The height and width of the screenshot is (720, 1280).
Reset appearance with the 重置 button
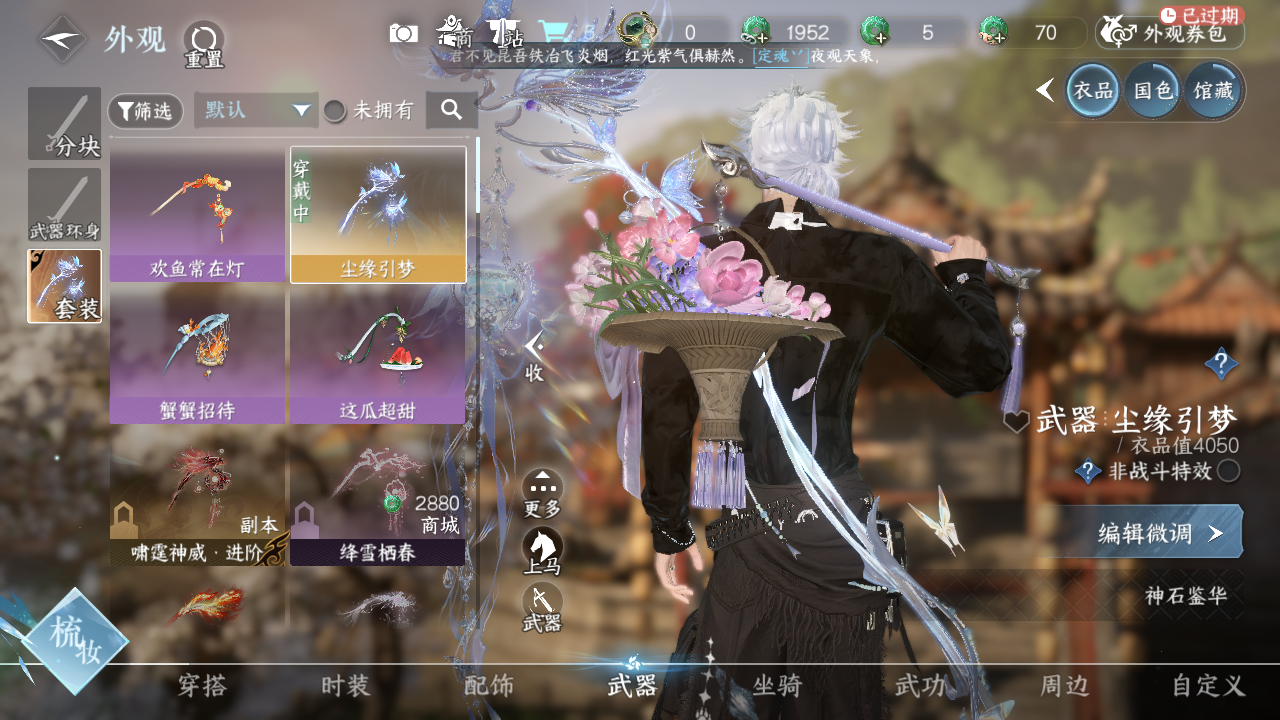pos(204,42)
